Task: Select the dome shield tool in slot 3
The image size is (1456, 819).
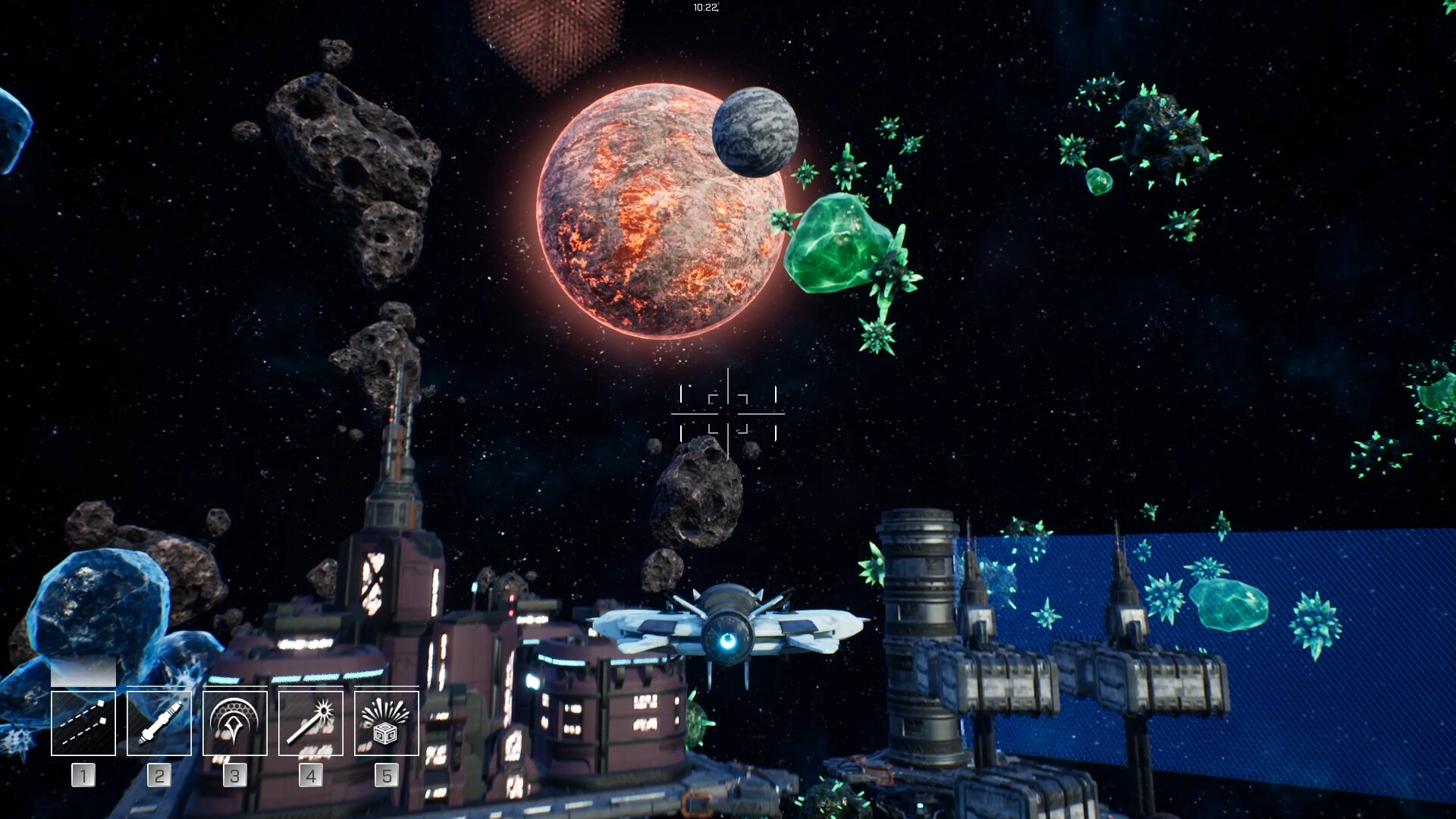Action: [x=235, y=723]
